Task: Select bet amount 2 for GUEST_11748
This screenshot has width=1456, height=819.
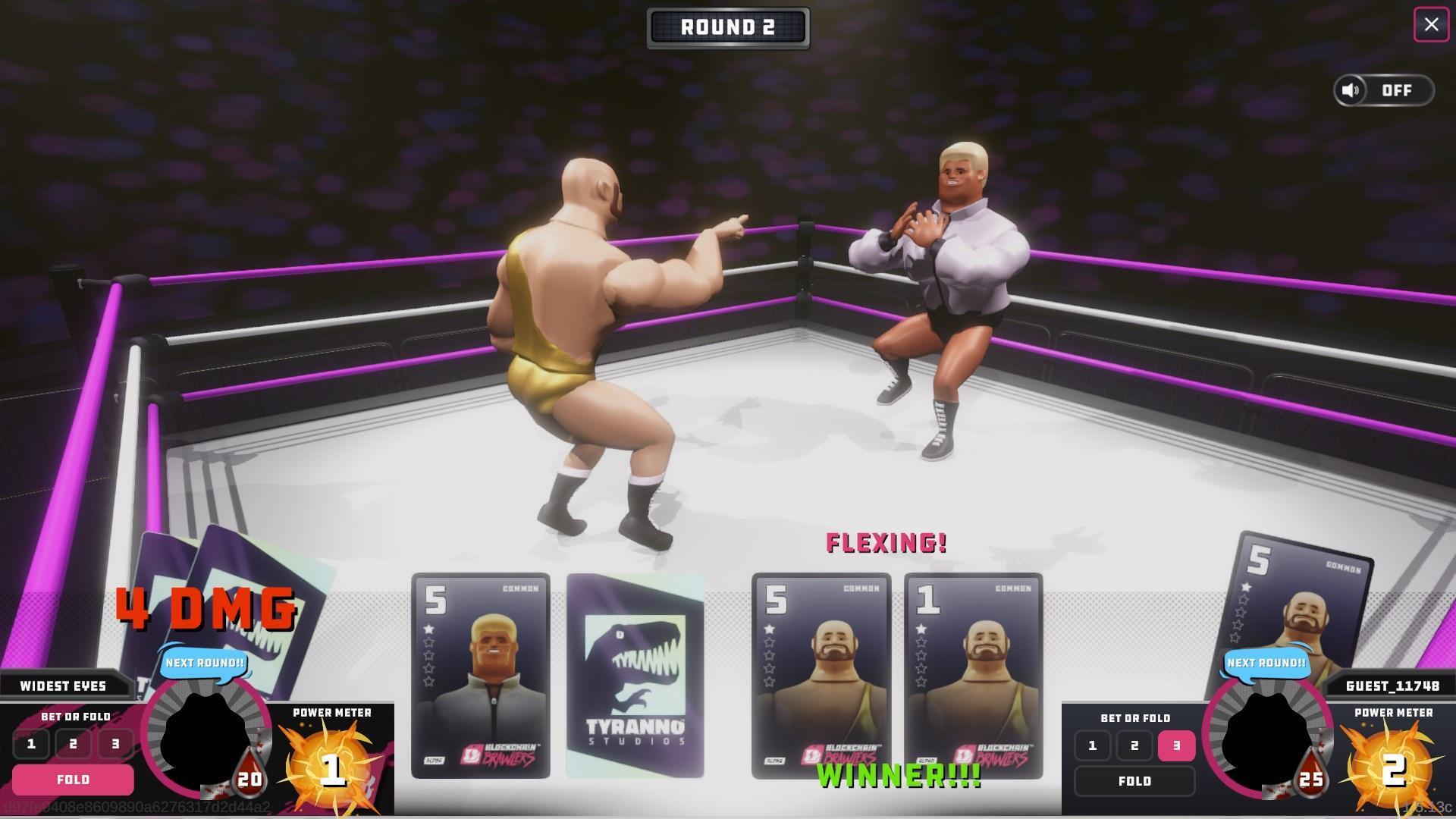Action: pyautogui.click(x=1134, y=745)
